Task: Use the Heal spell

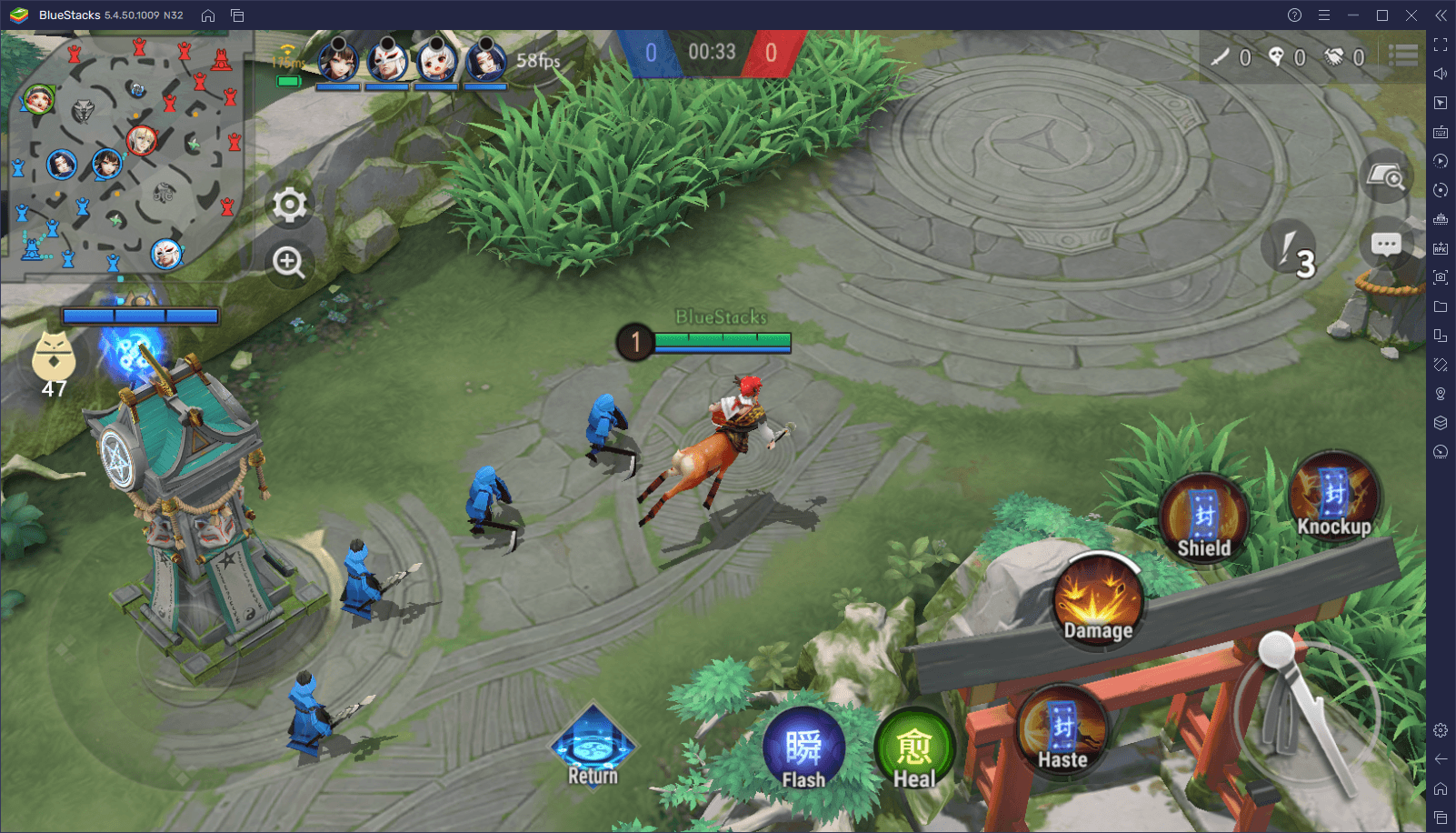Action: tap(914, 750)
